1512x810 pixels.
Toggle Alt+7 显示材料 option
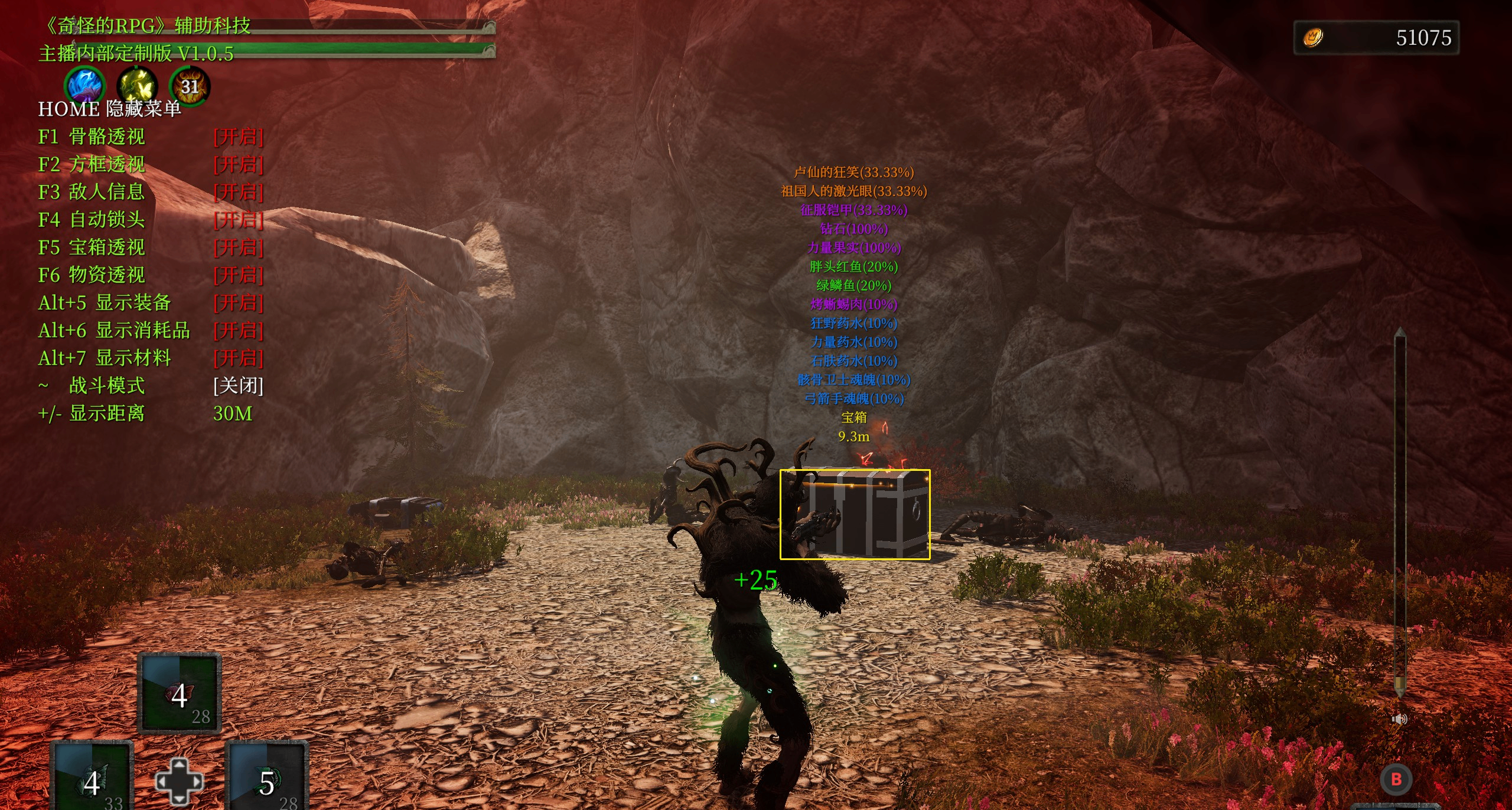pos(238,358)
